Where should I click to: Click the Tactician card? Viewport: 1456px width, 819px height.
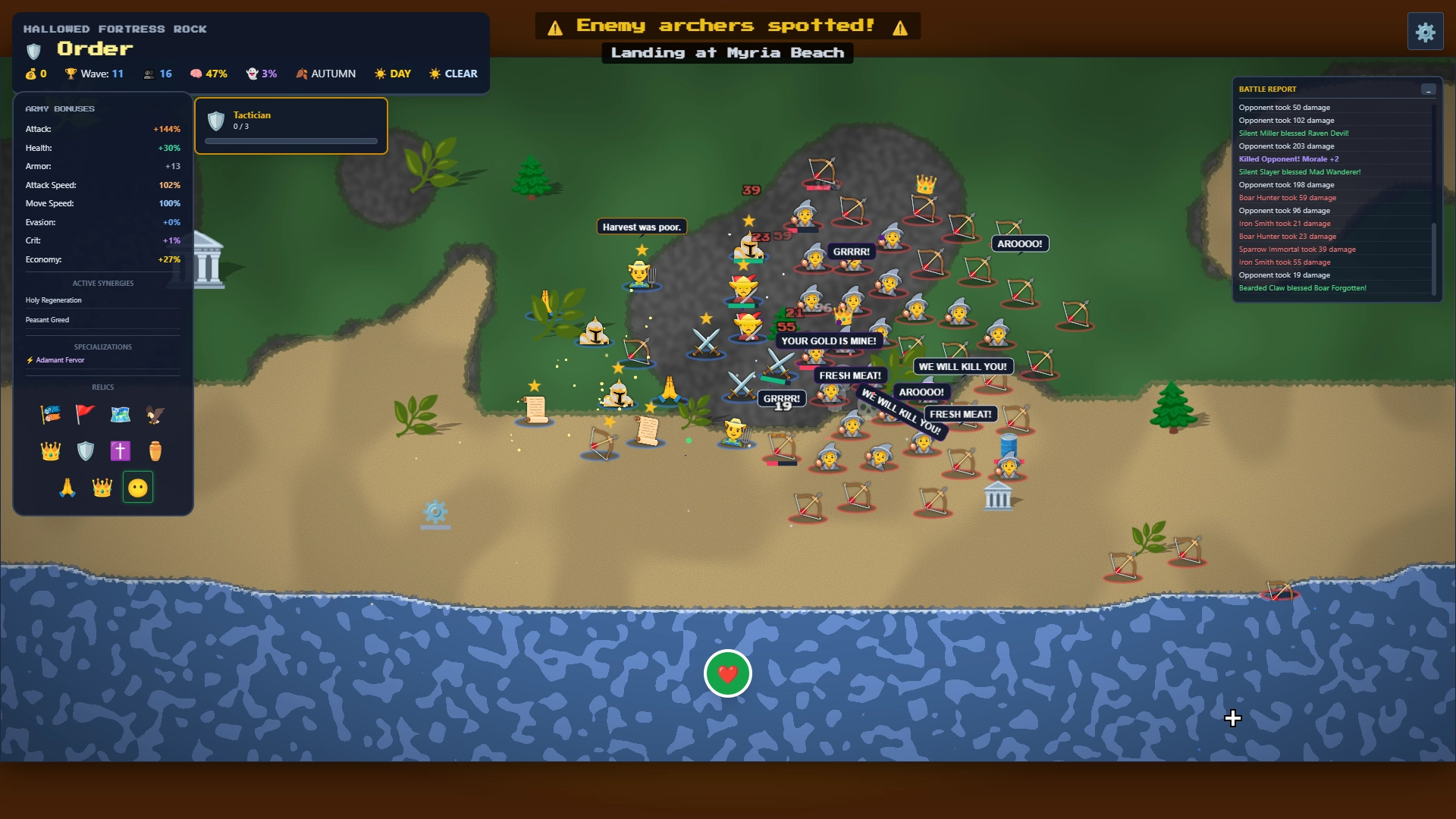290,125
